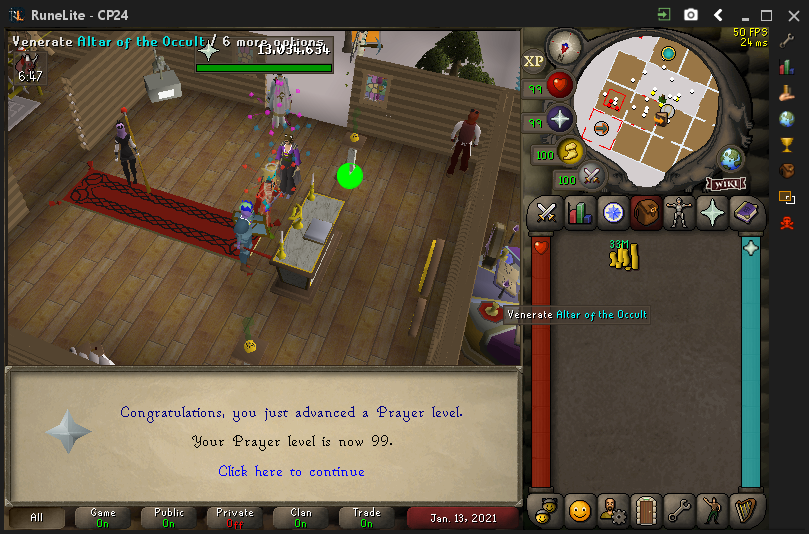Viewport: 809px width, 534px height.
Task: Open the Combat Options tab
Action: click(x=546, y=212)
